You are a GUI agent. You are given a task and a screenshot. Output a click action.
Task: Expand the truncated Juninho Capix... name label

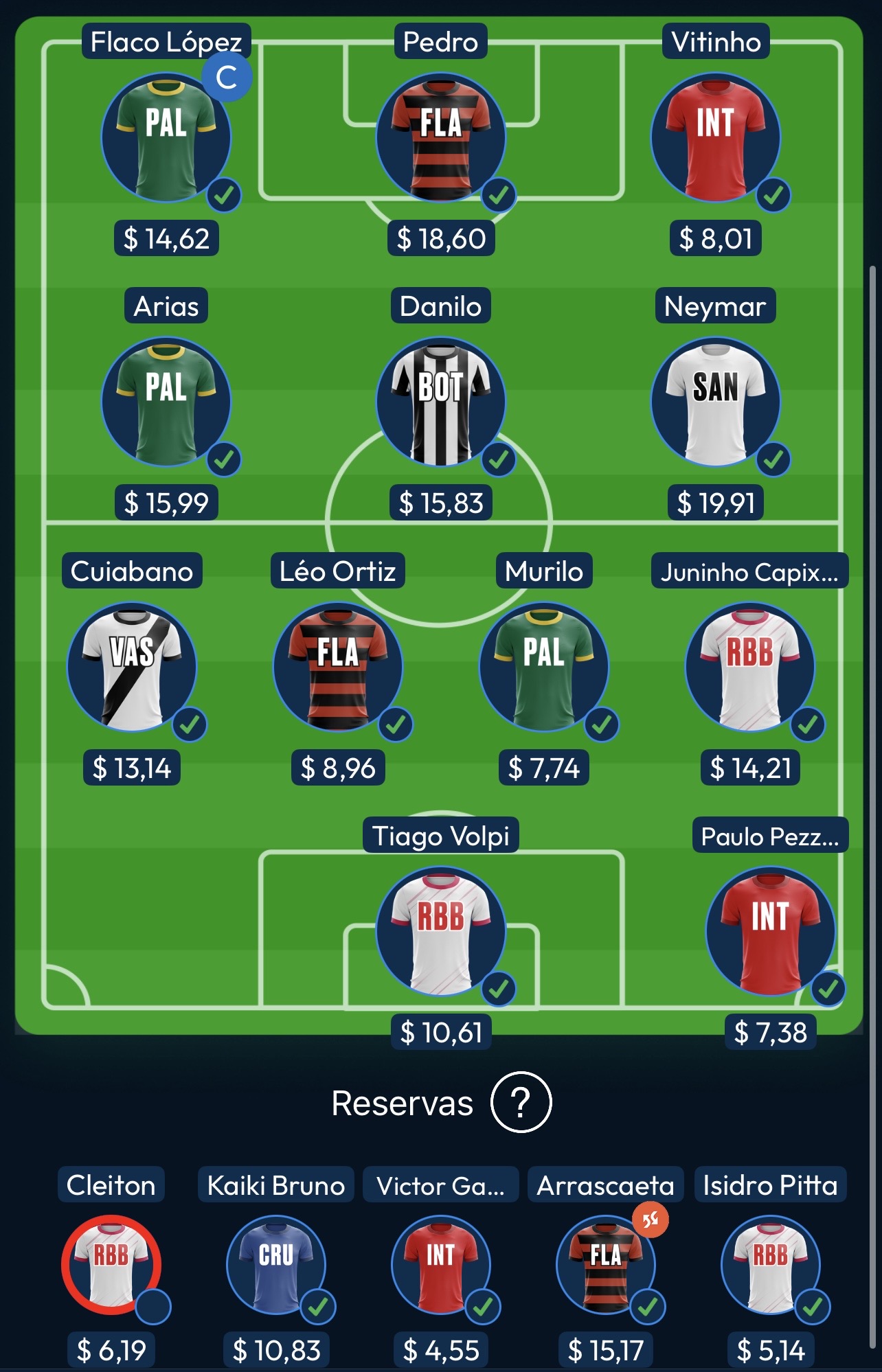751,571
